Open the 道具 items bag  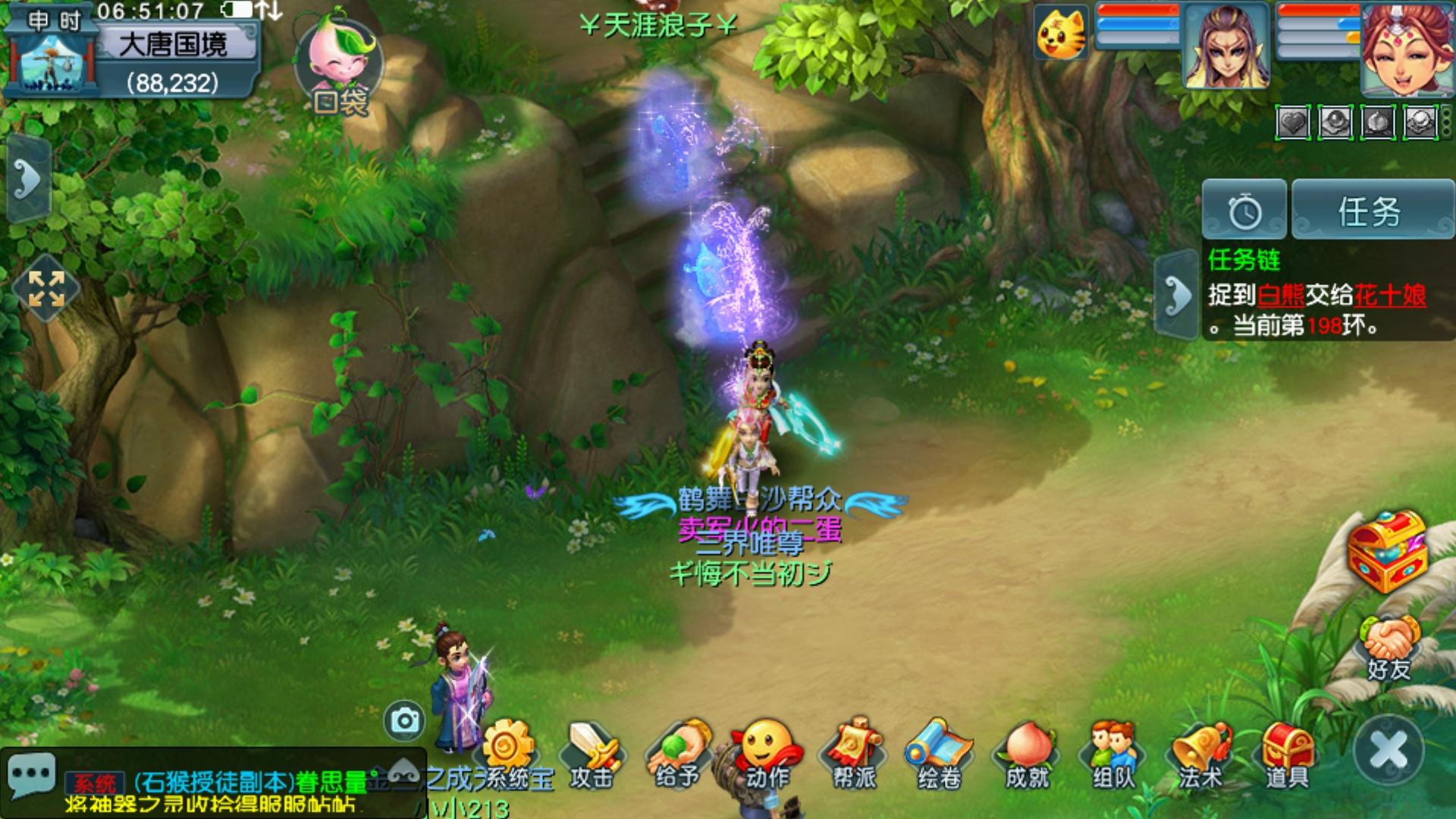point(1287,755)
